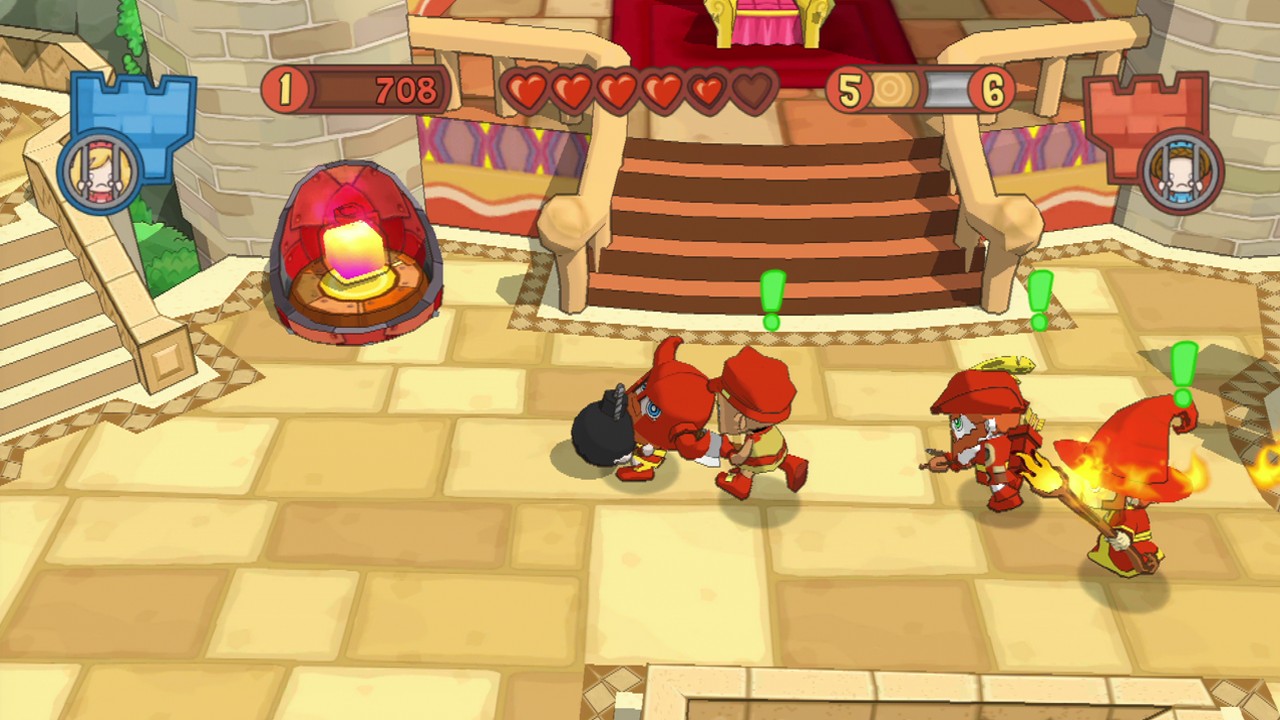Click the blue castle princess status icon
This screenshot has height=720, width=1280.
click(100, 172)
